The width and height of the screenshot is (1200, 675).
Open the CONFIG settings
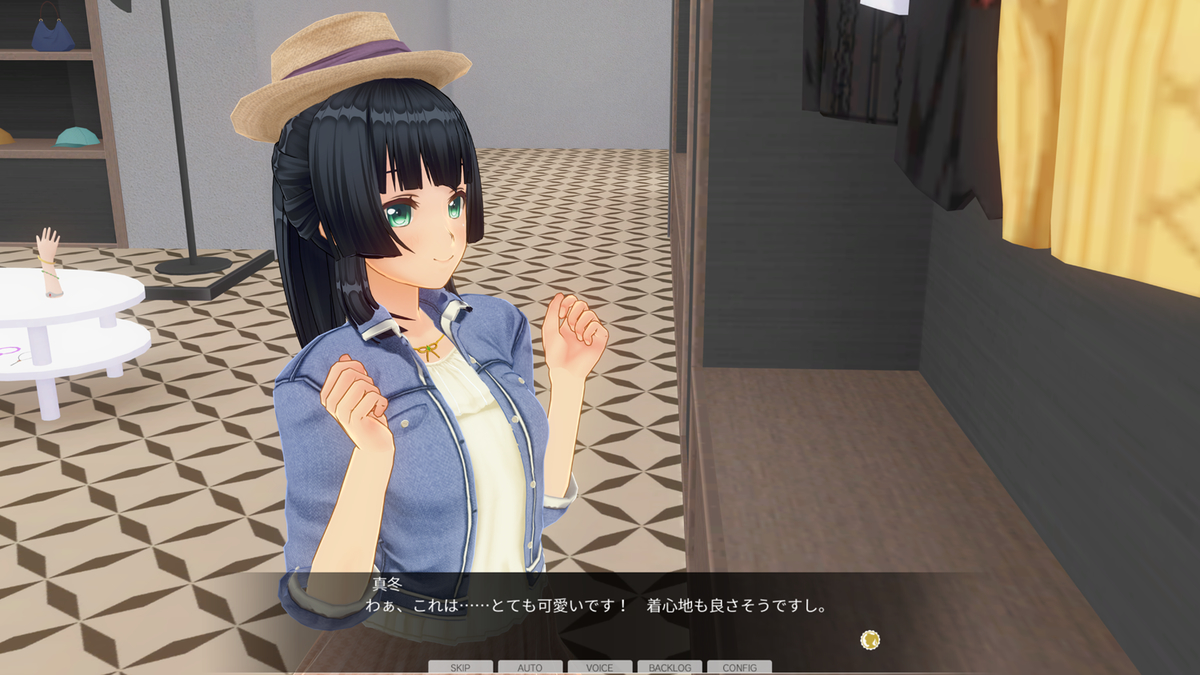(x=739, y=667)
